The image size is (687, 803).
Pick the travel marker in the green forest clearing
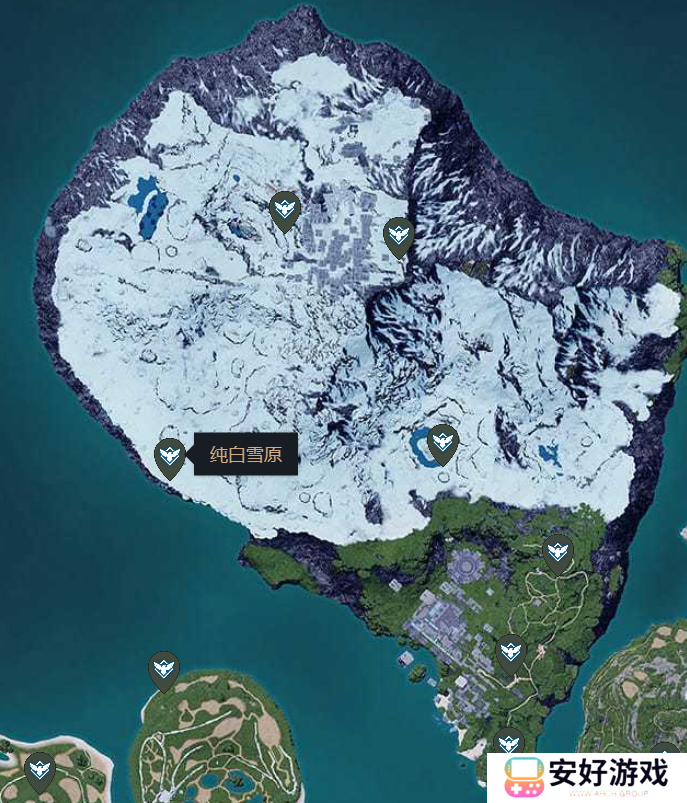coord(557,550)
